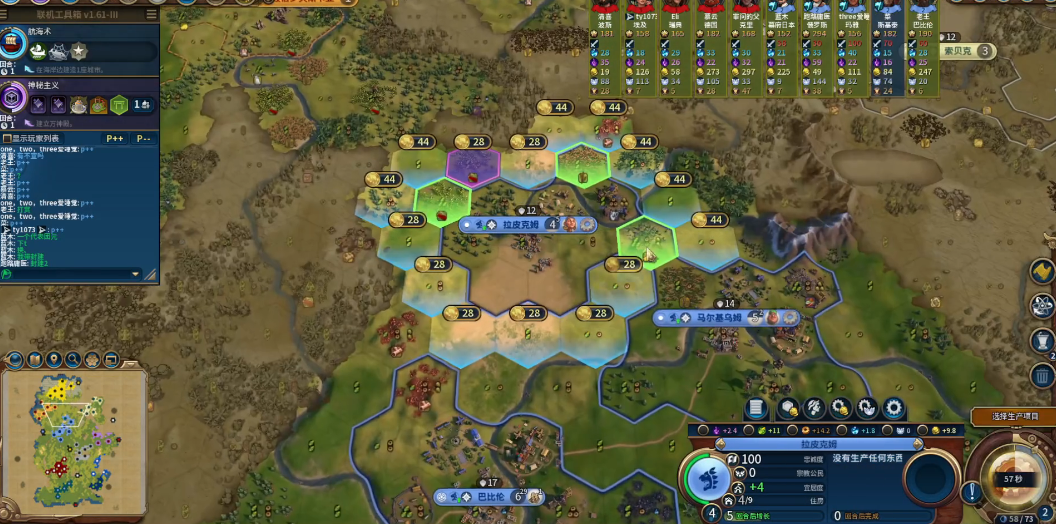The height and width of the screenshot is (524, 1056).
Task: Click the P++ button
Action: click(115, 138)
